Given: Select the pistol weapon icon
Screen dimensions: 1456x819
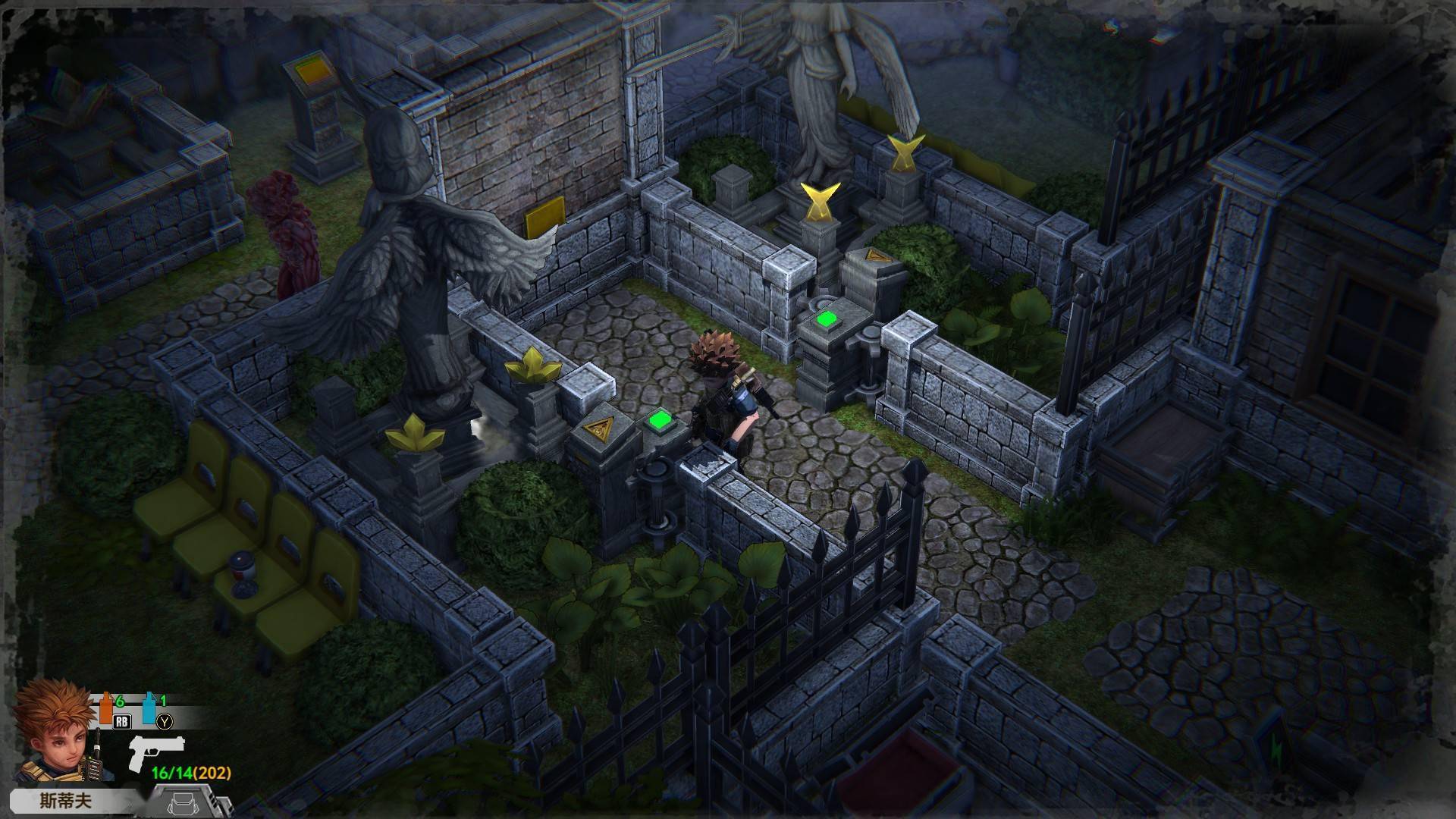Looking at the screenshot, I should (x=155, y=751).
